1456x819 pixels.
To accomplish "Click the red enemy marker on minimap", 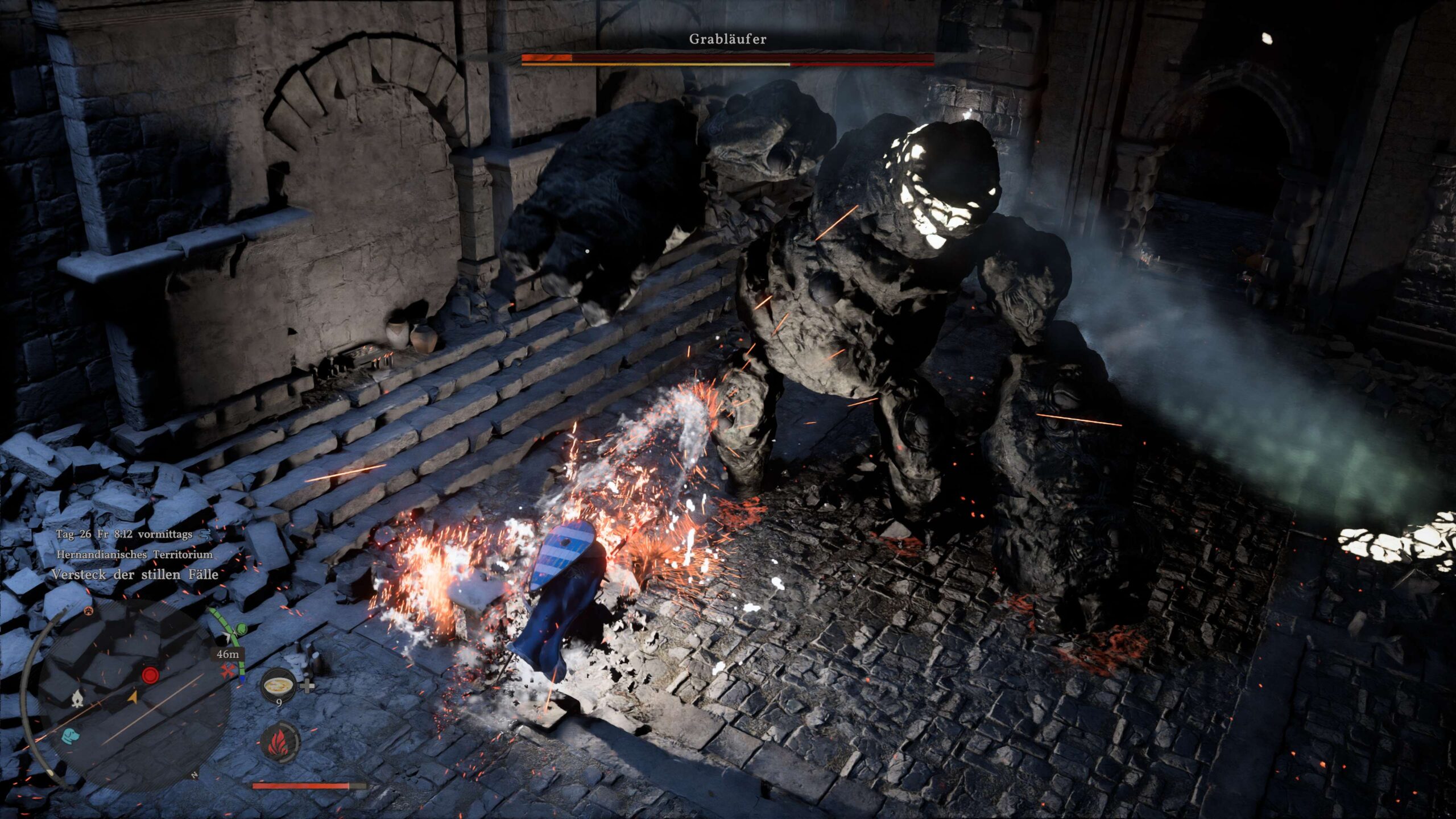I will (x=150, y=675).
